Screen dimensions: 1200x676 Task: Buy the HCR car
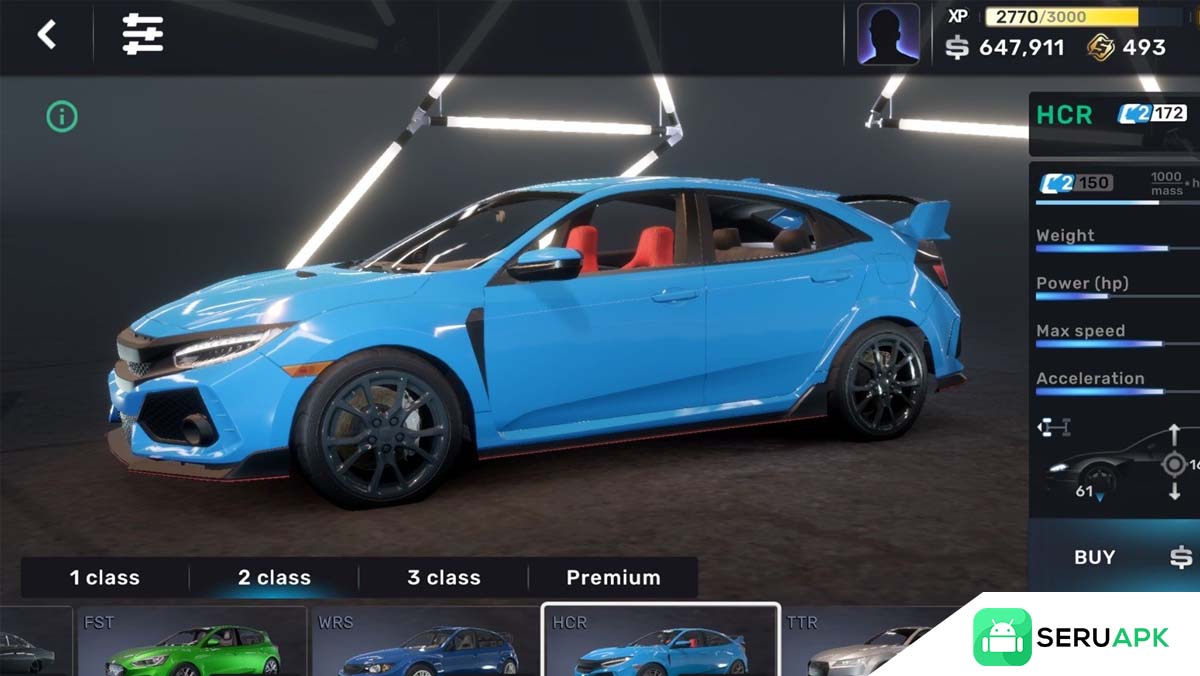1095,558
